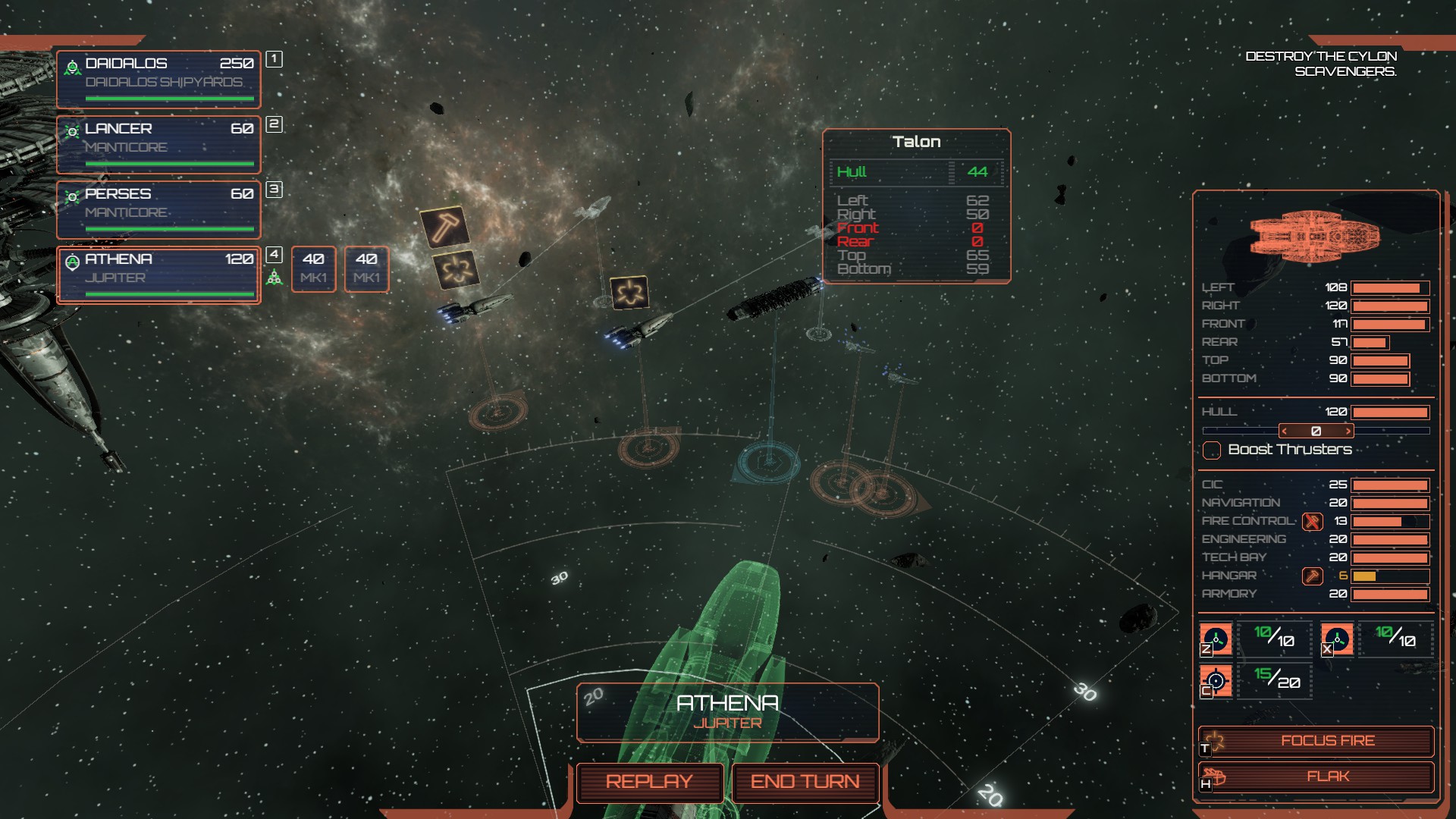Activate Focus Fire order
The width and height of the screenshot is (1456, 819).
[x=1316, y=741]
